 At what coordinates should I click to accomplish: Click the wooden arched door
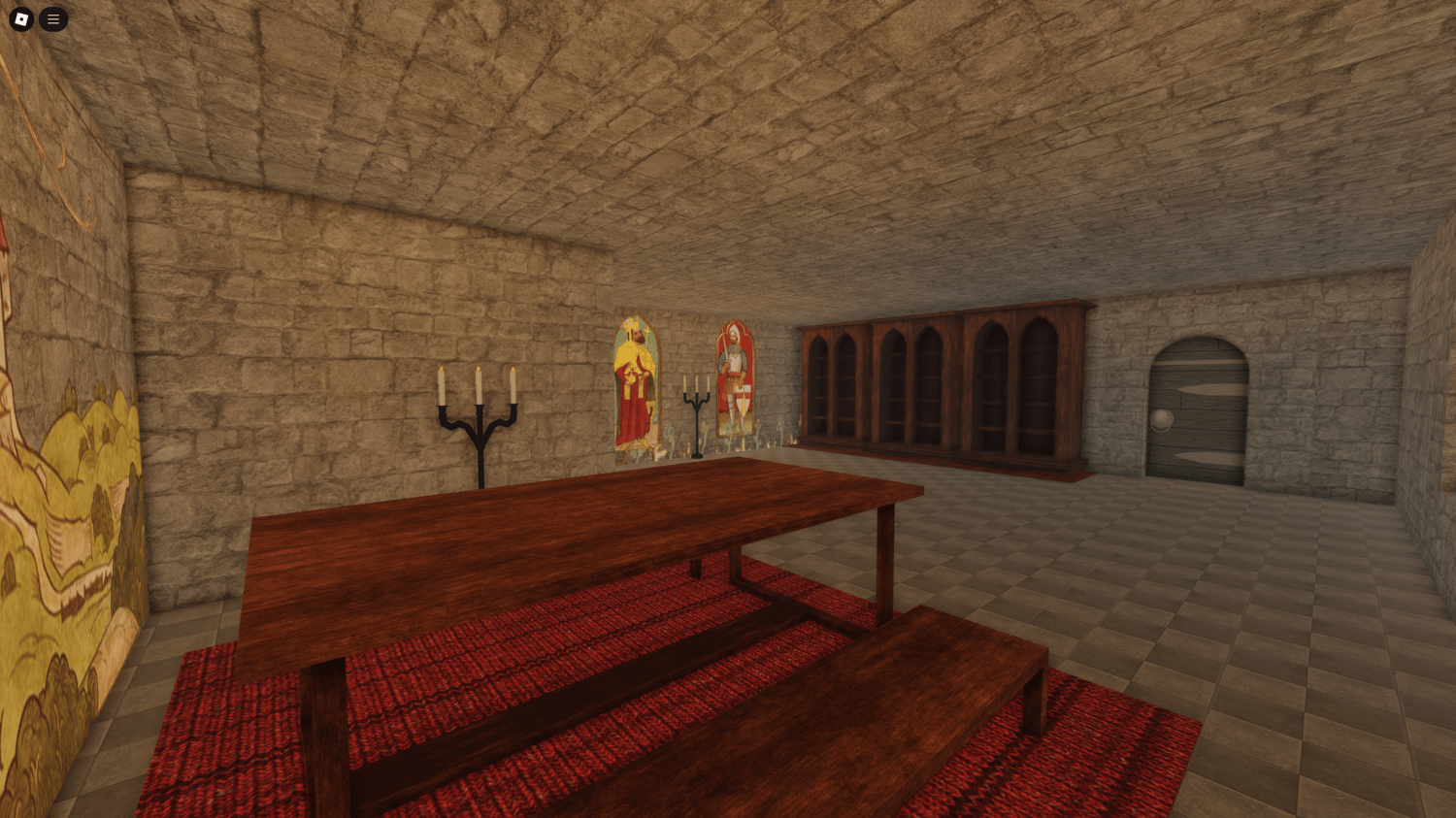pos(1199,408)
